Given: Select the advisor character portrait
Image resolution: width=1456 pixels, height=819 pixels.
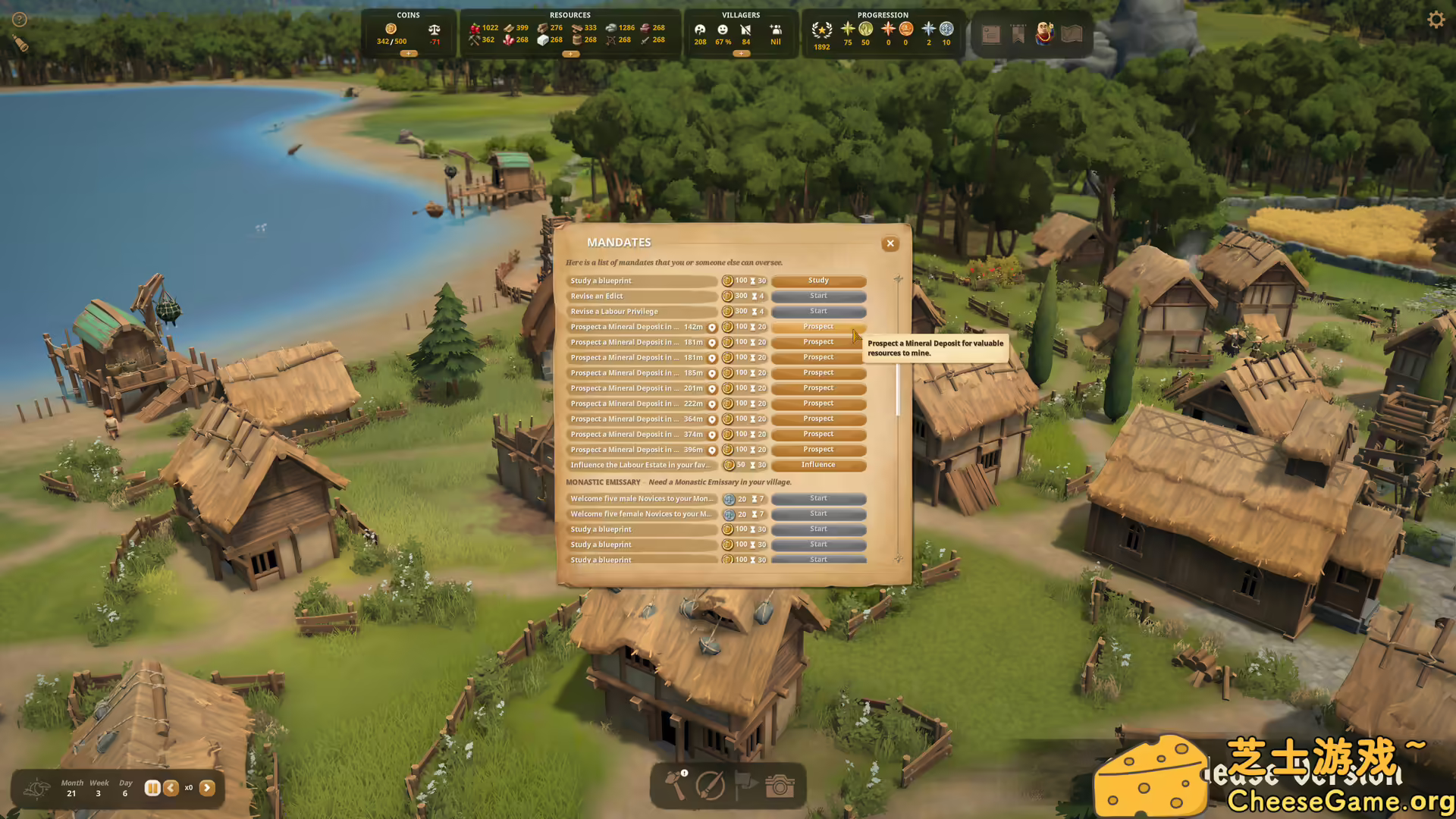Looking at the screenshot, I should coord(1044,34).
